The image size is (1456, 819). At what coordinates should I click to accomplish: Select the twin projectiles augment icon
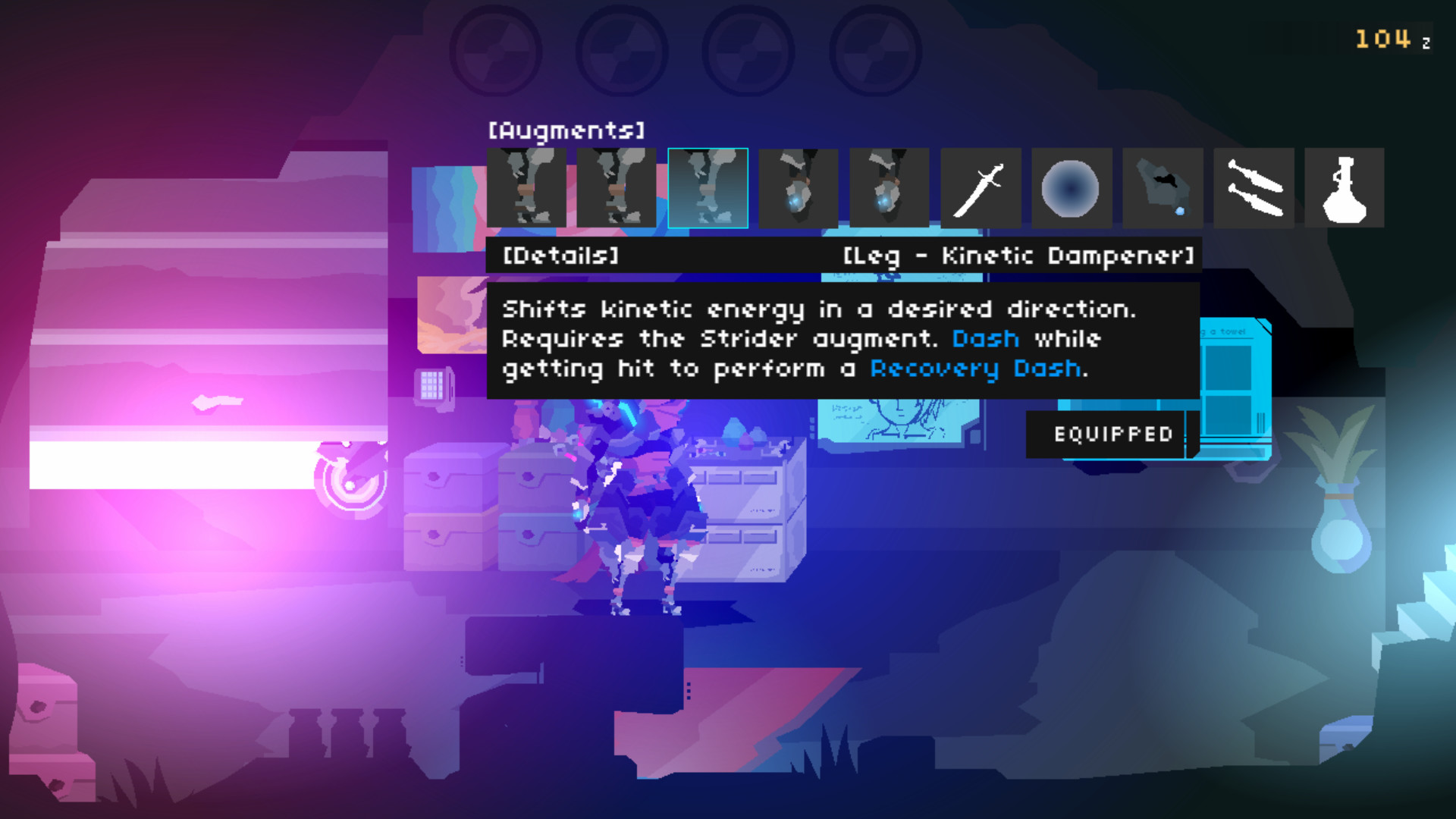coord(1253,188)
